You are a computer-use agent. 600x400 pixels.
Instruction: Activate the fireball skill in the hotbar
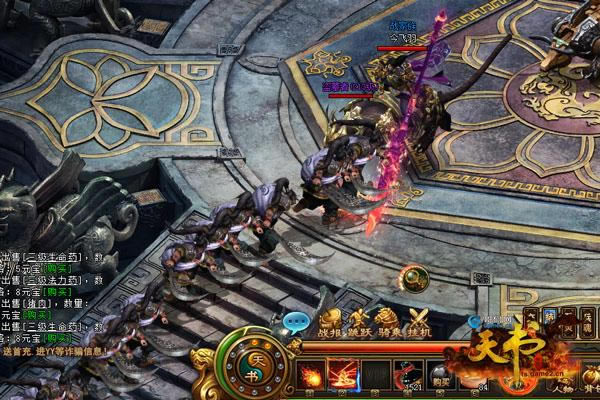click(x=311, y=378)
